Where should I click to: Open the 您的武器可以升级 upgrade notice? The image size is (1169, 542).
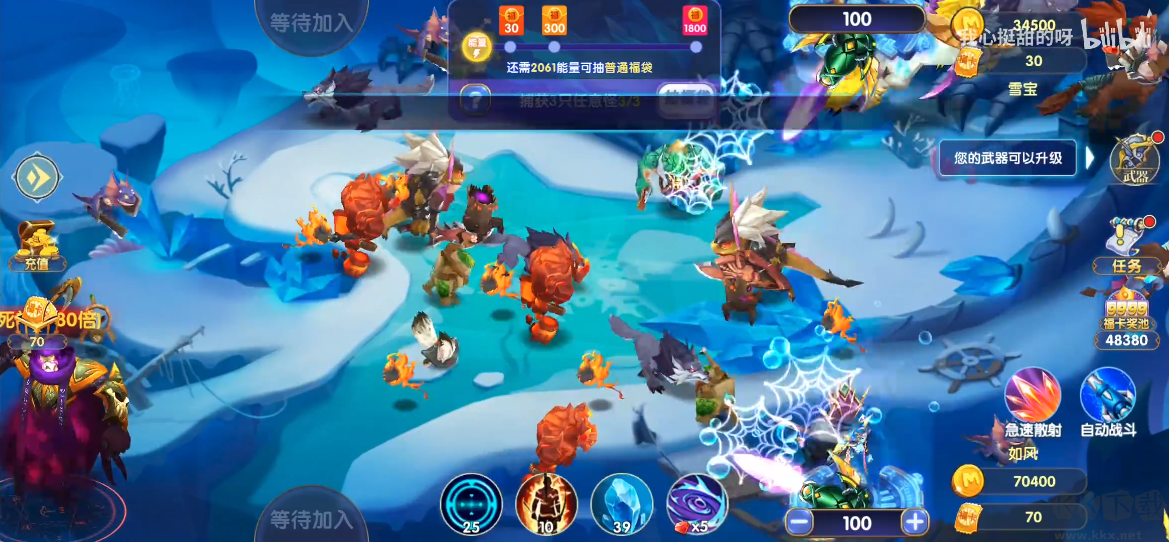(x=1008, y=158)
